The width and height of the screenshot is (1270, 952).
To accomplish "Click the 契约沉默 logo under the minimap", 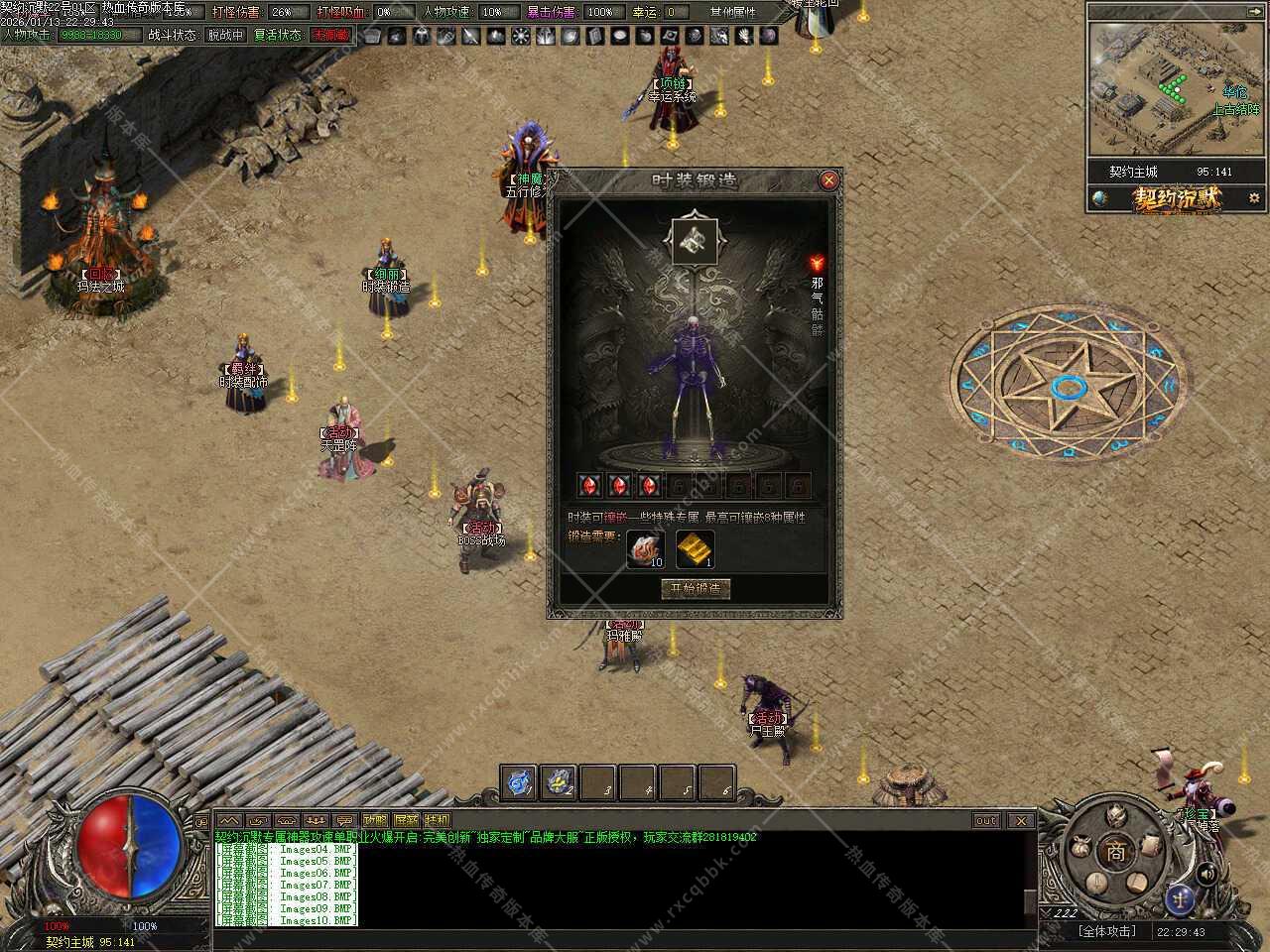I will [1178, 198].
